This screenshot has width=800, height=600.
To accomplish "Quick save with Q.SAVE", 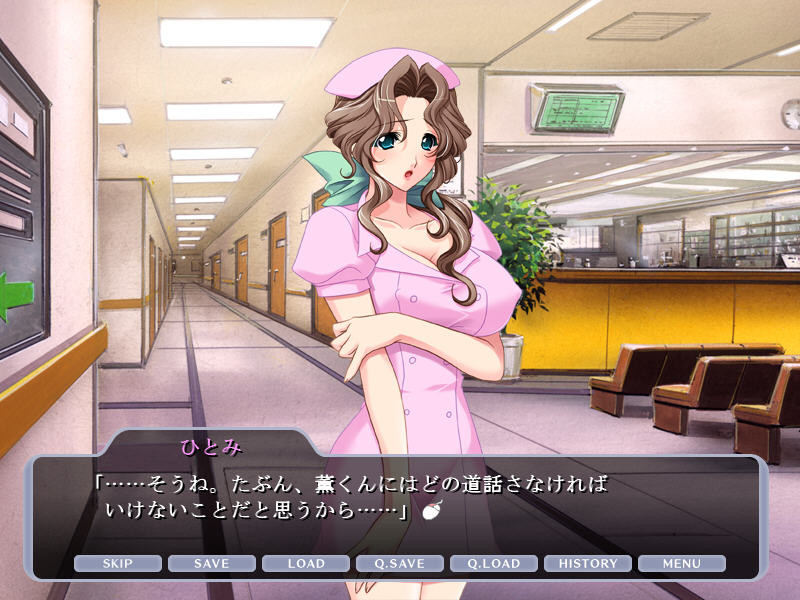I will coord(400,563).
